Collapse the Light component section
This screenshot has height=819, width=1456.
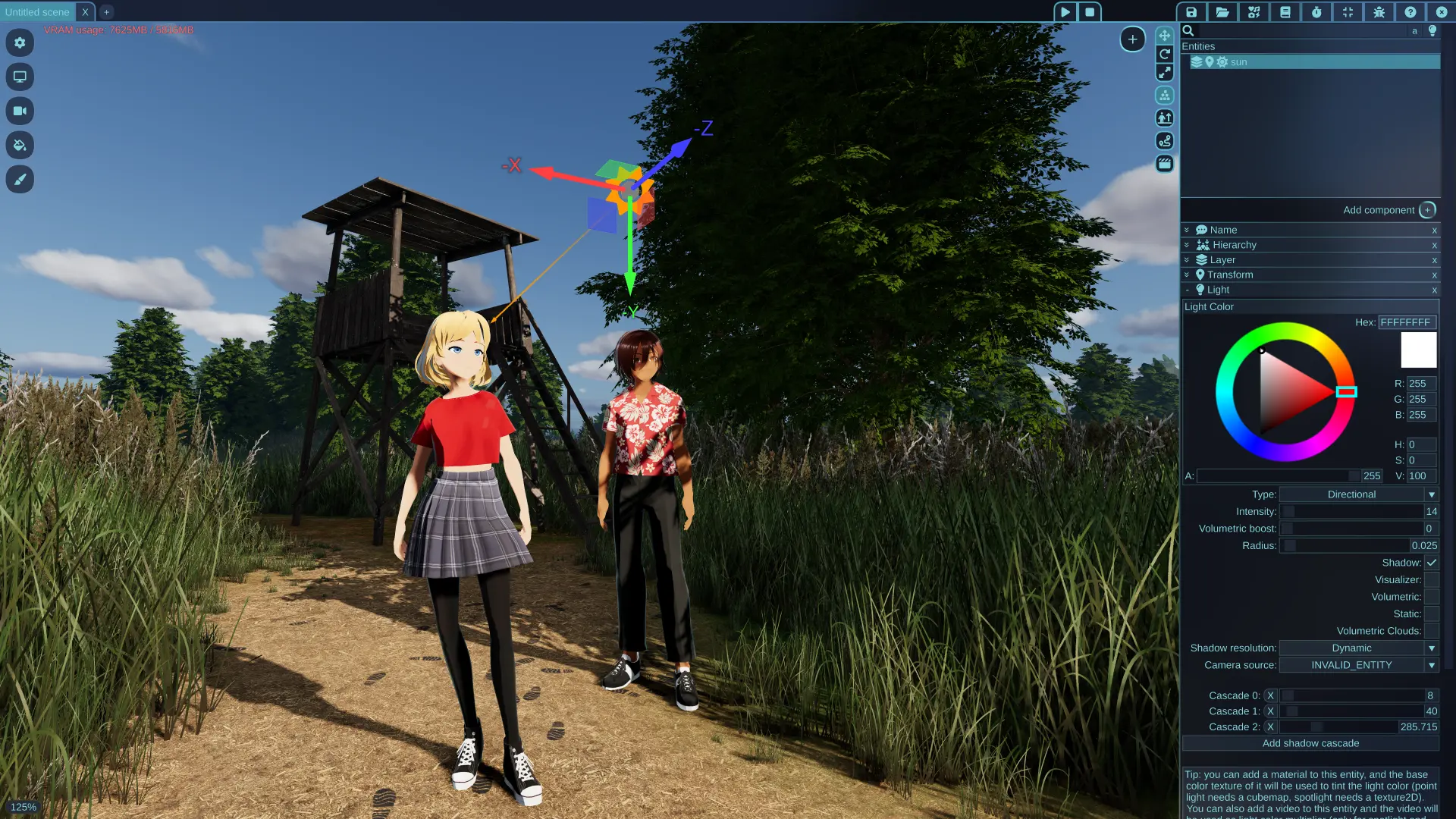1188,290
